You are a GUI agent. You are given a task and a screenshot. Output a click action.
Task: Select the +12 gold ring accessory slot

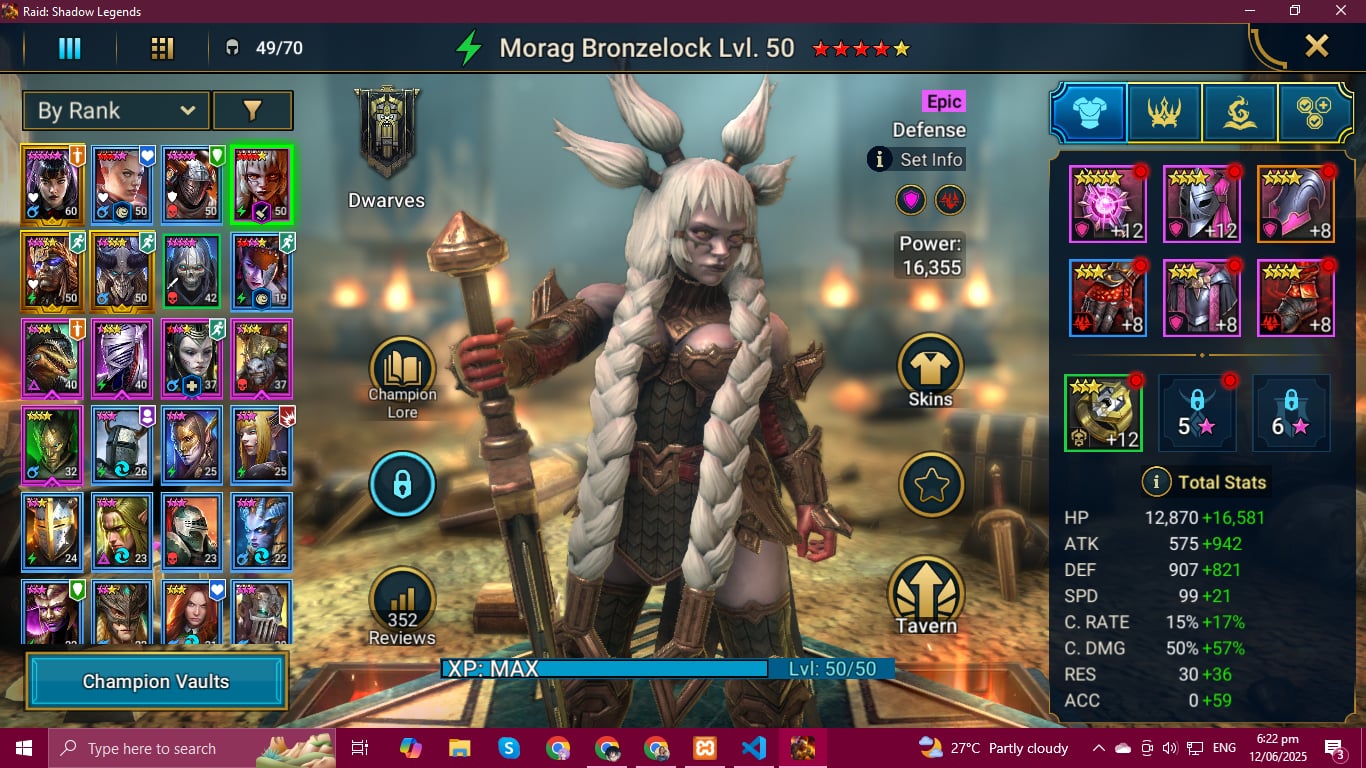(1104, 413)
